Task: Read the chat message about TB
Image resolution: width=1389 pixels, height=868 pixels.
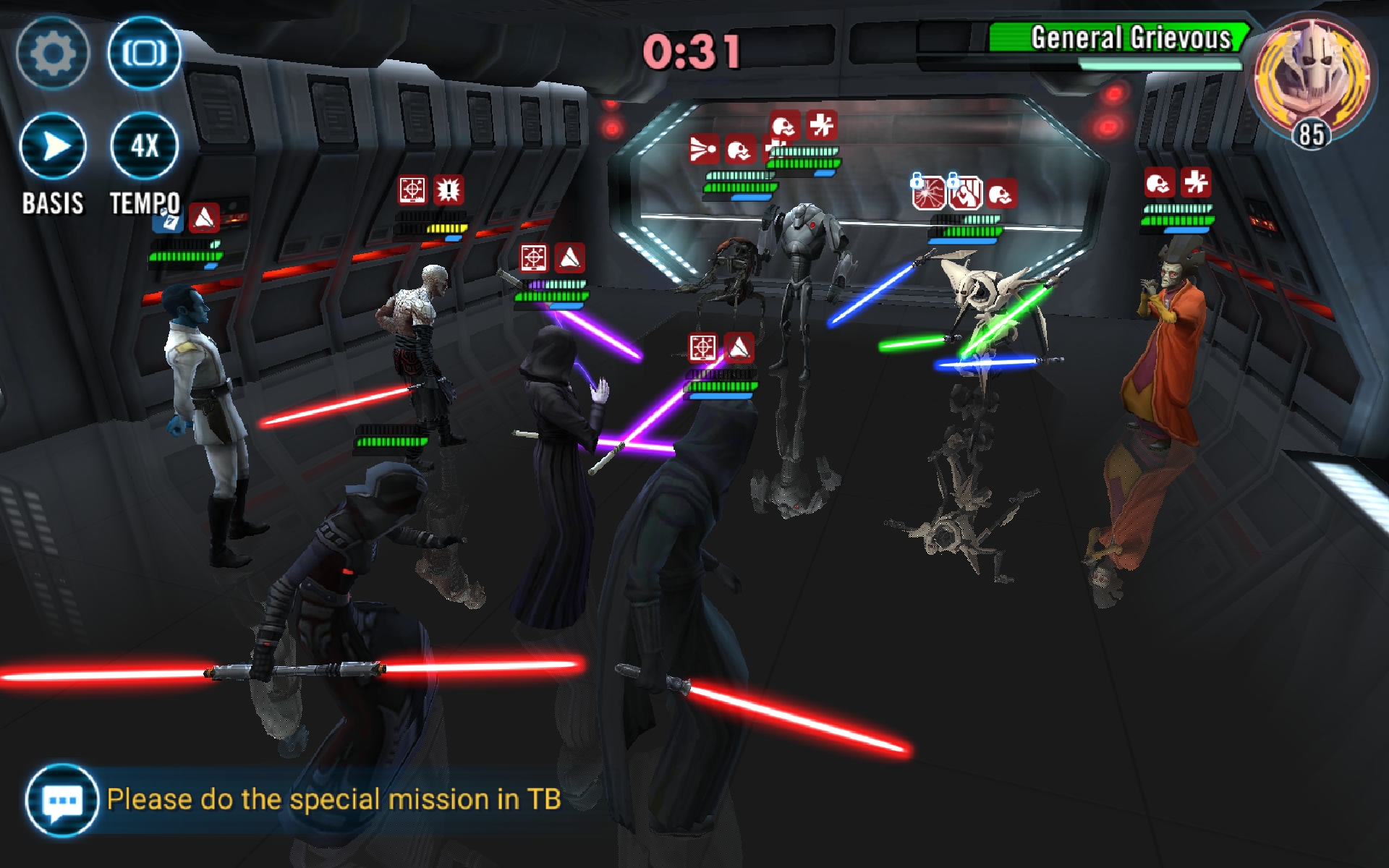Action: click(334, 799)
